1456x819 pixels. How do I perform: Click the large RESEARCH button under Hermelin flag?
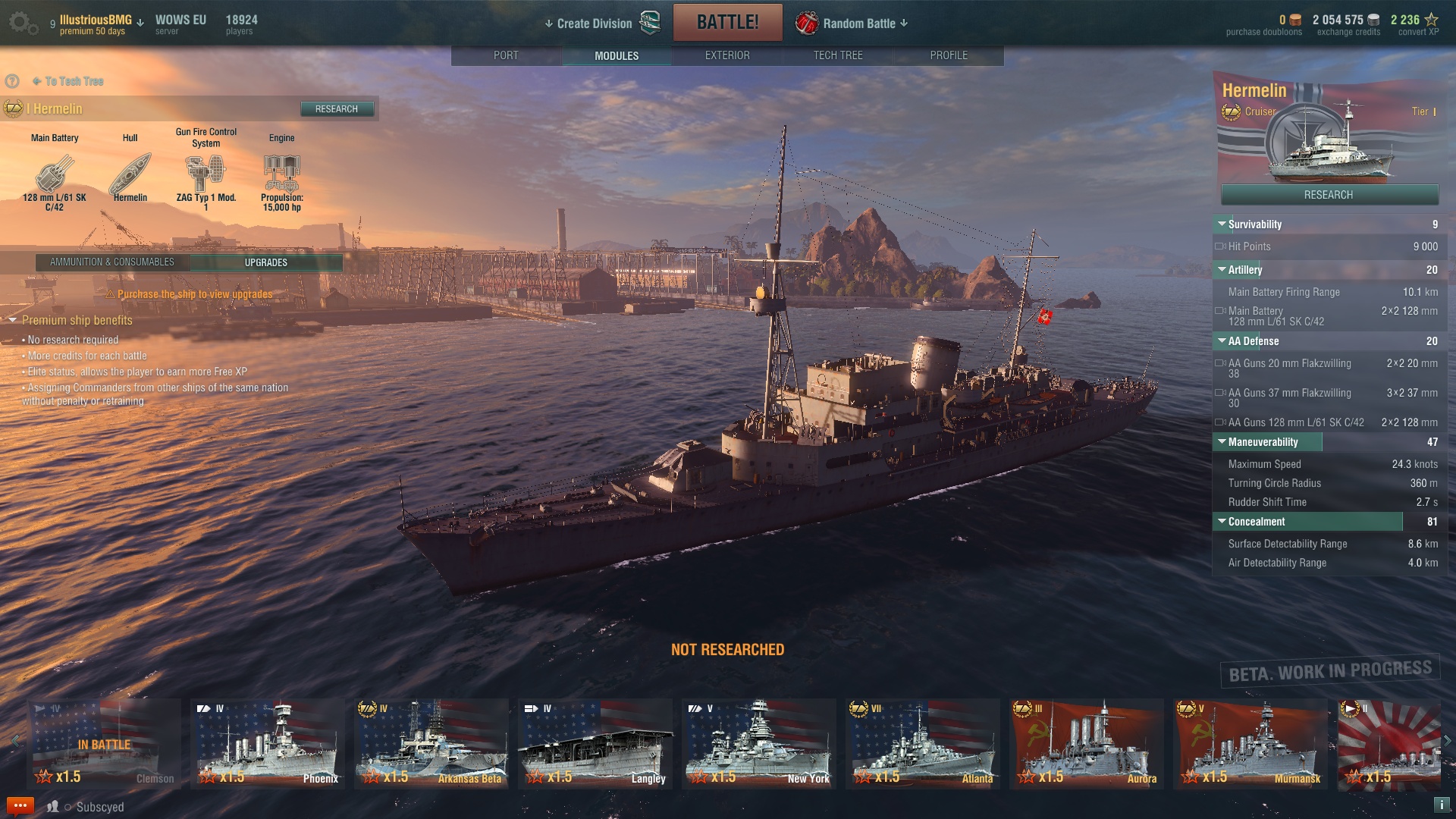click(x=1329, y=195)
